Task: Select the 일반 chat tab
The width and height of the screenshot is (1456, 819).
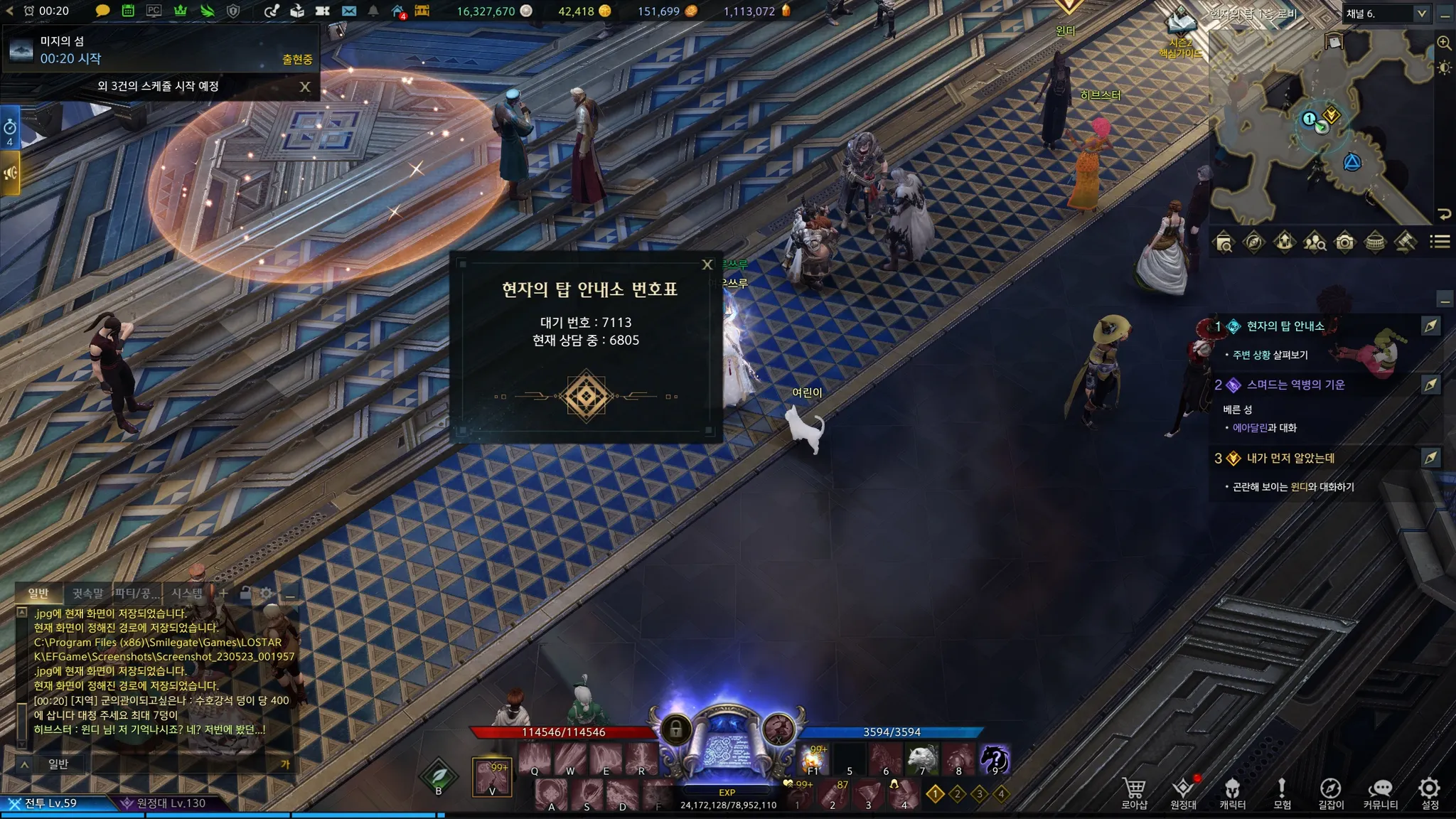Action: point(38,593)
